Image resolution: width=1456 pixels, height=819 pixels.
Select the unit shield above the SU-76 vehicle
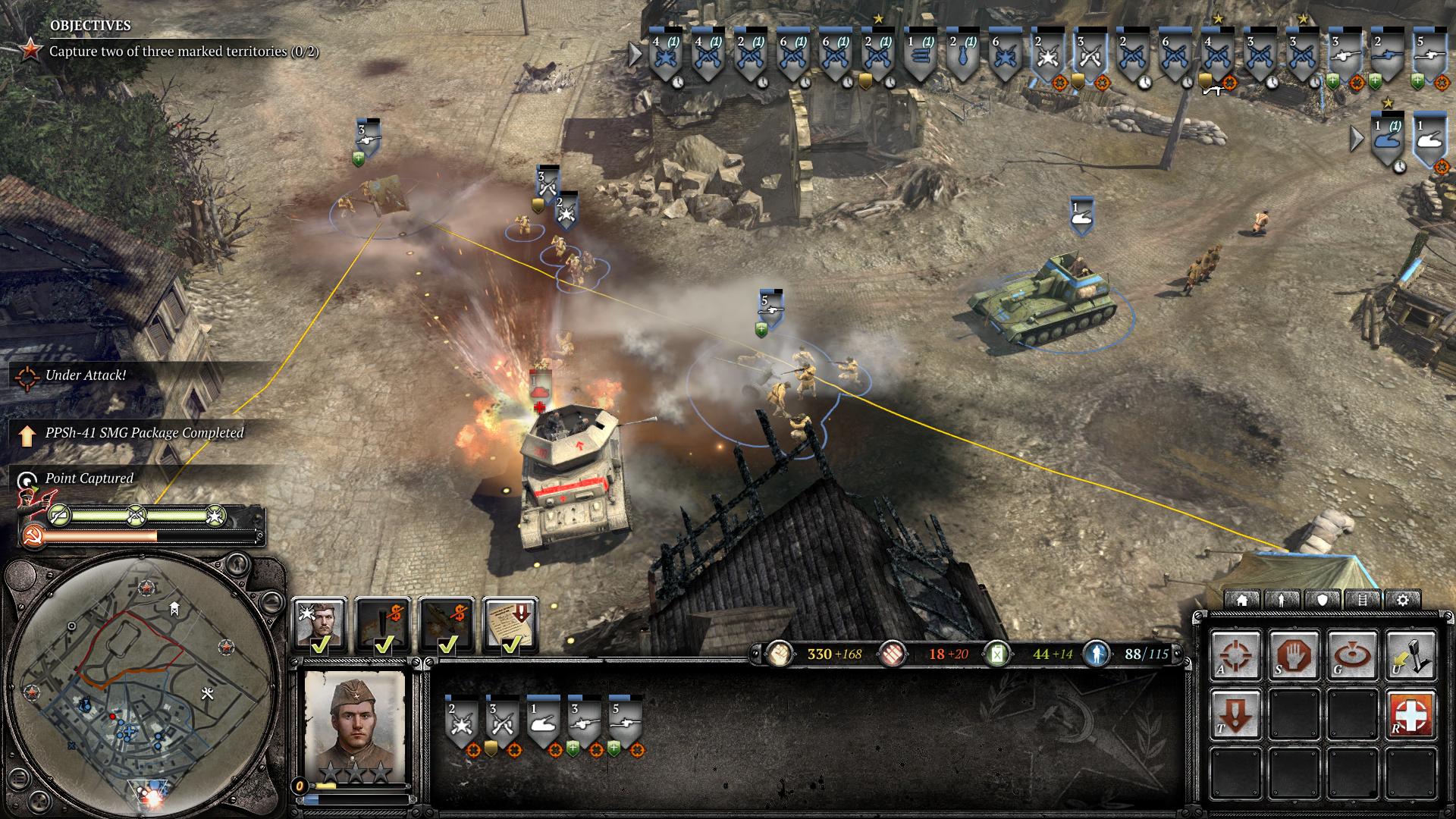(1082, 215)
